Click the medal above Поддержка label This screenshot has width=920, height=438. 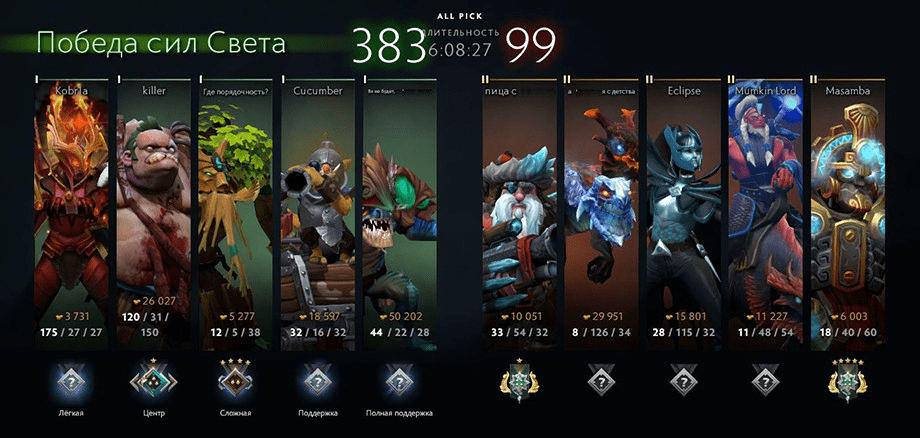pos(318,380)
